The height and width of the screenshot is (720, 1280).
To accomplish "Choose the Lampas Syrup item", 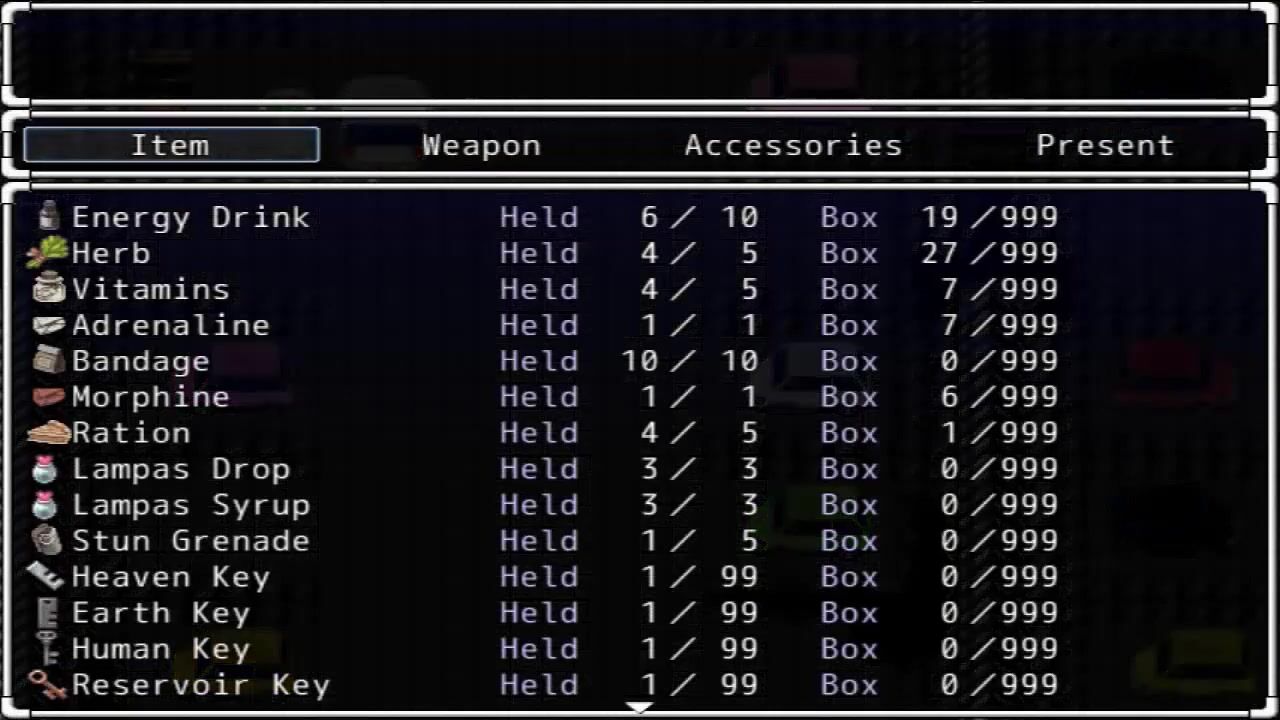I will click(x=190, y=505).
